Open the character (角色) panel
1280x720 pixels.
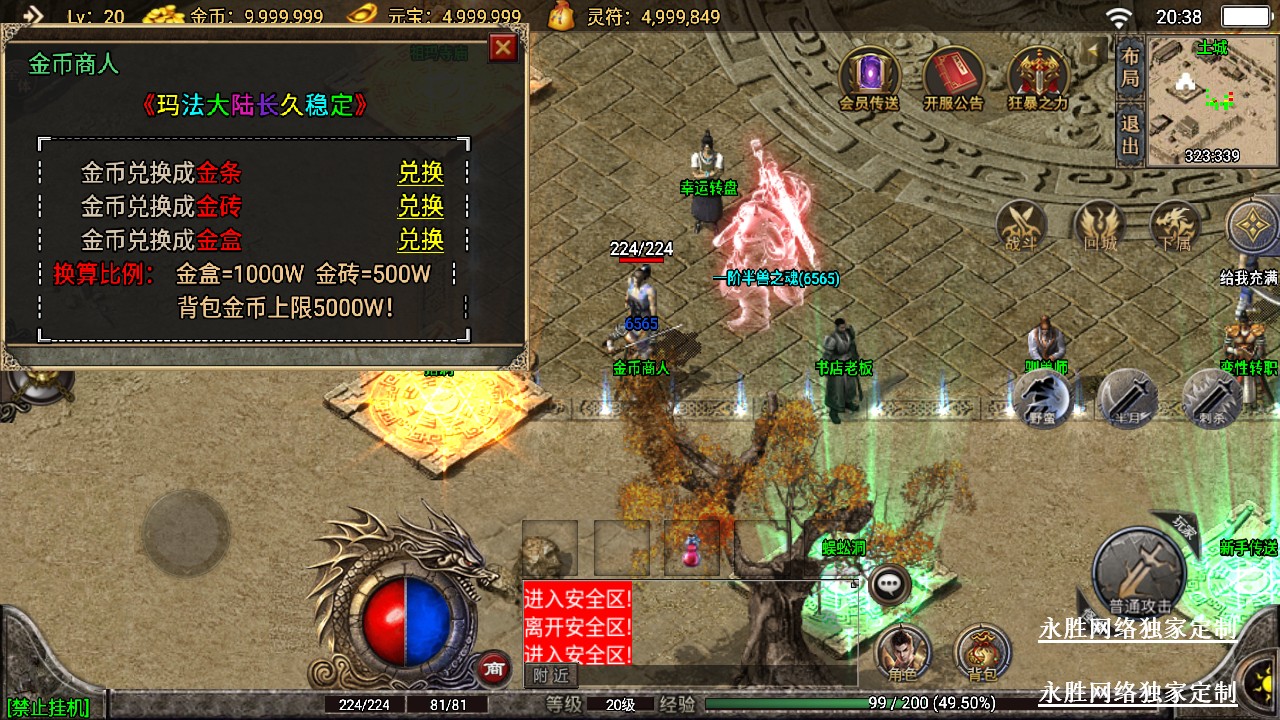pos(903,653)
